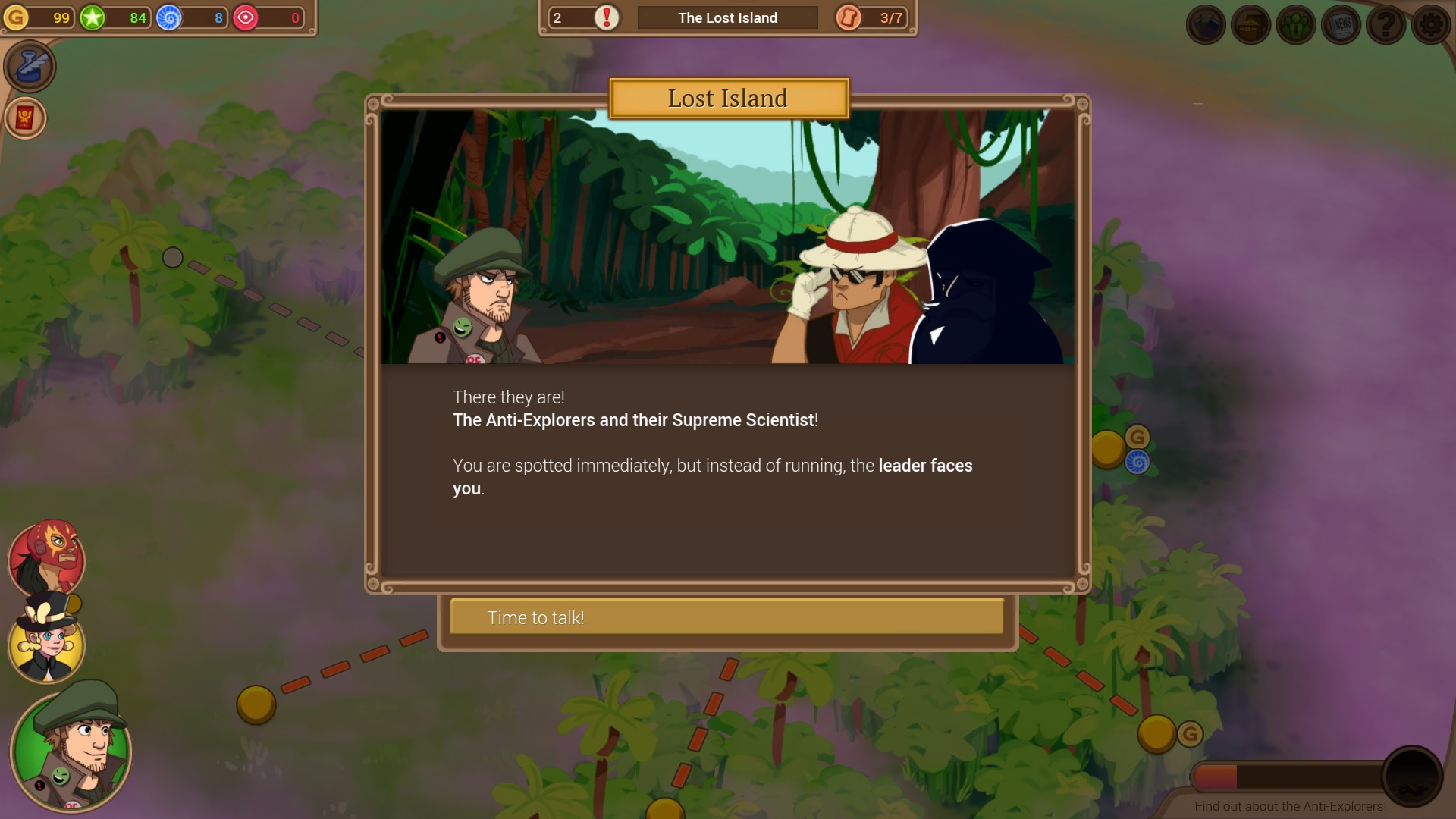
Task: Open the crew members panel
Action: coord(1295,24)
